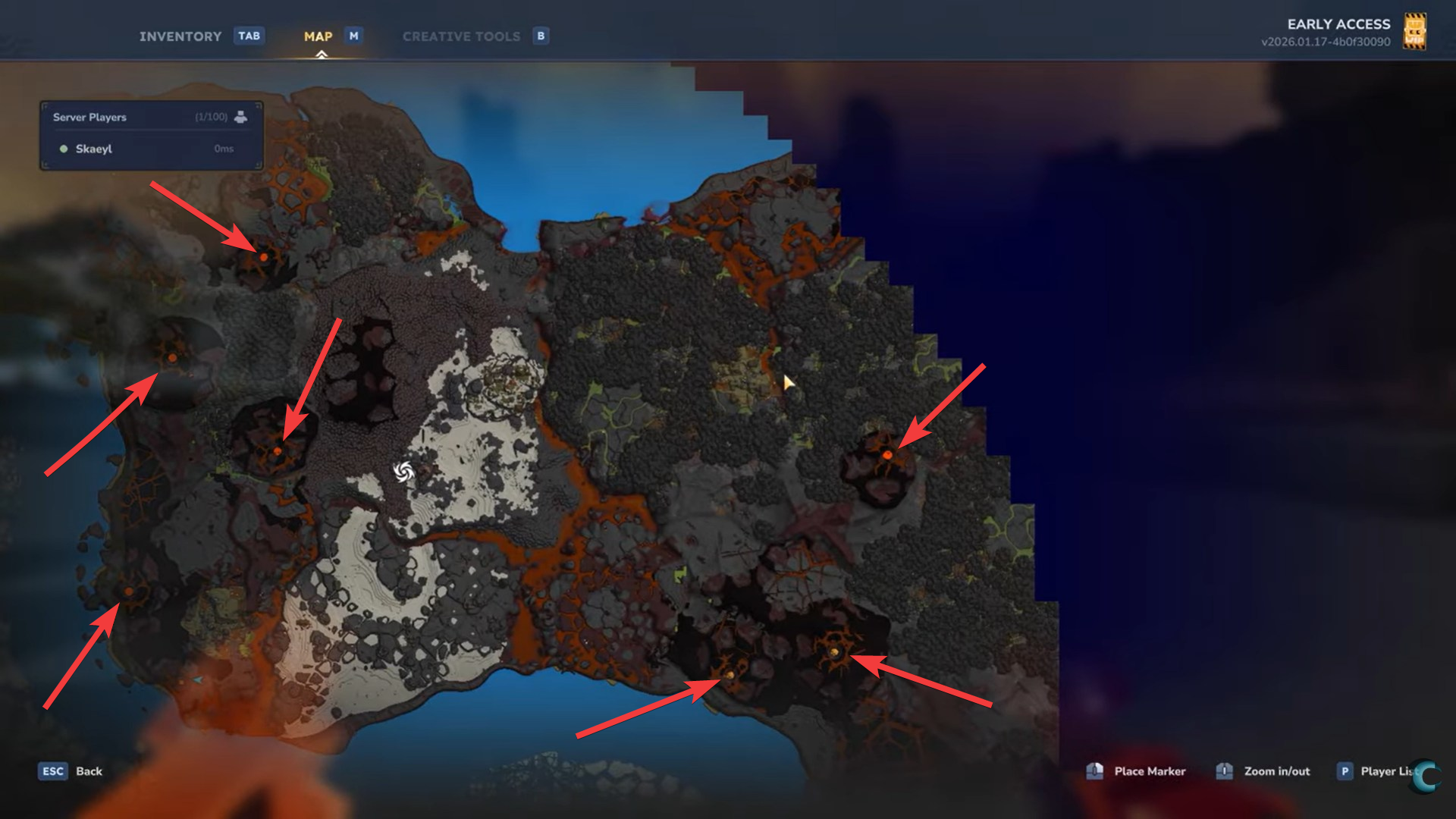Open the CREATIVE TOOLS tab
The image size is (1456, 819).
click(461, 36)
